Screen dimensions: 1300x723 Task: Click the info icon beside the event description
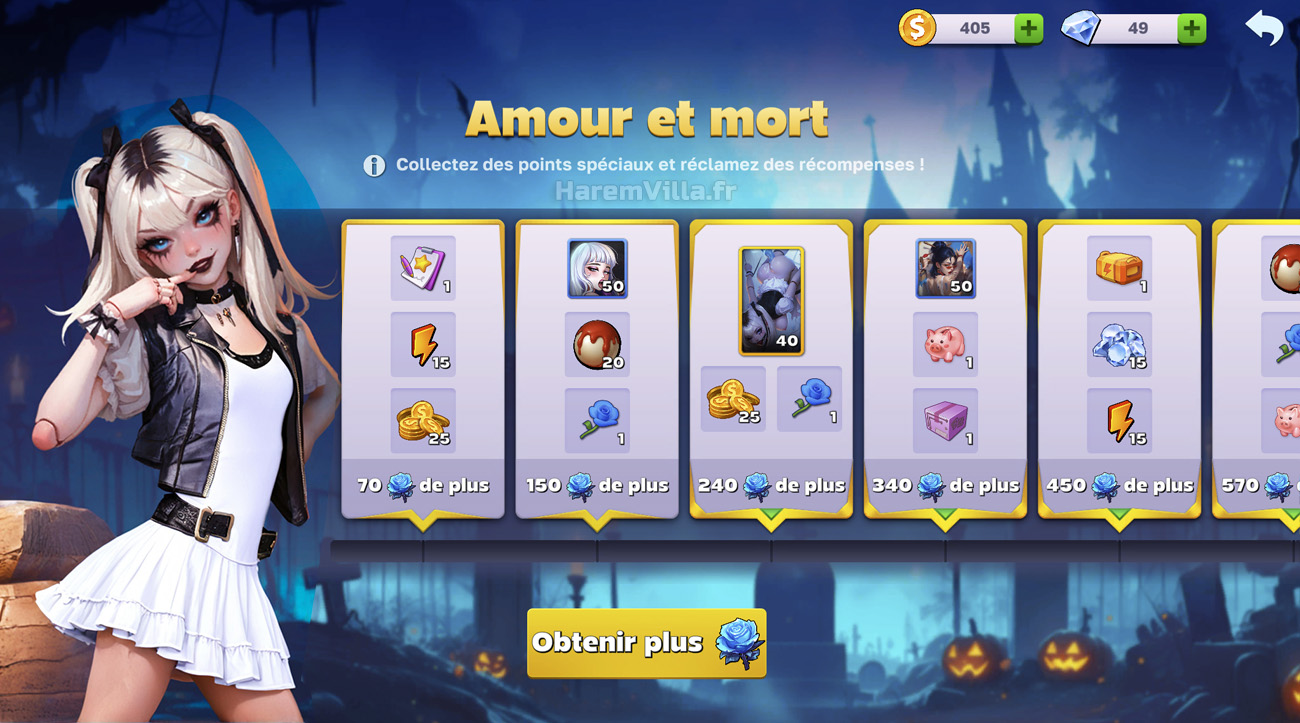(372, 166)
